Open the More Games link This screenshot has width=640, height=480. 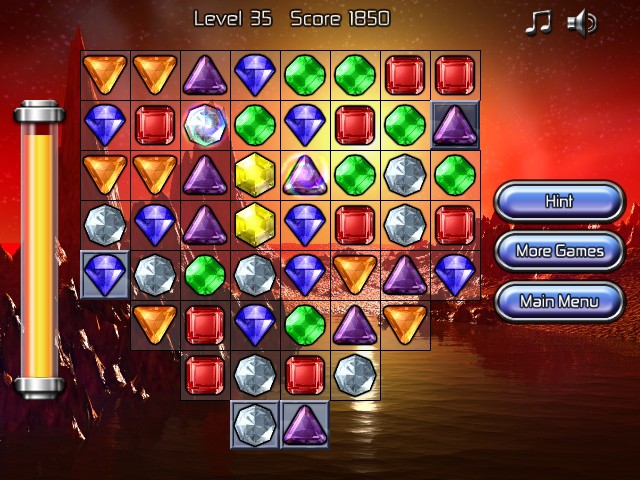coord(559,251)
